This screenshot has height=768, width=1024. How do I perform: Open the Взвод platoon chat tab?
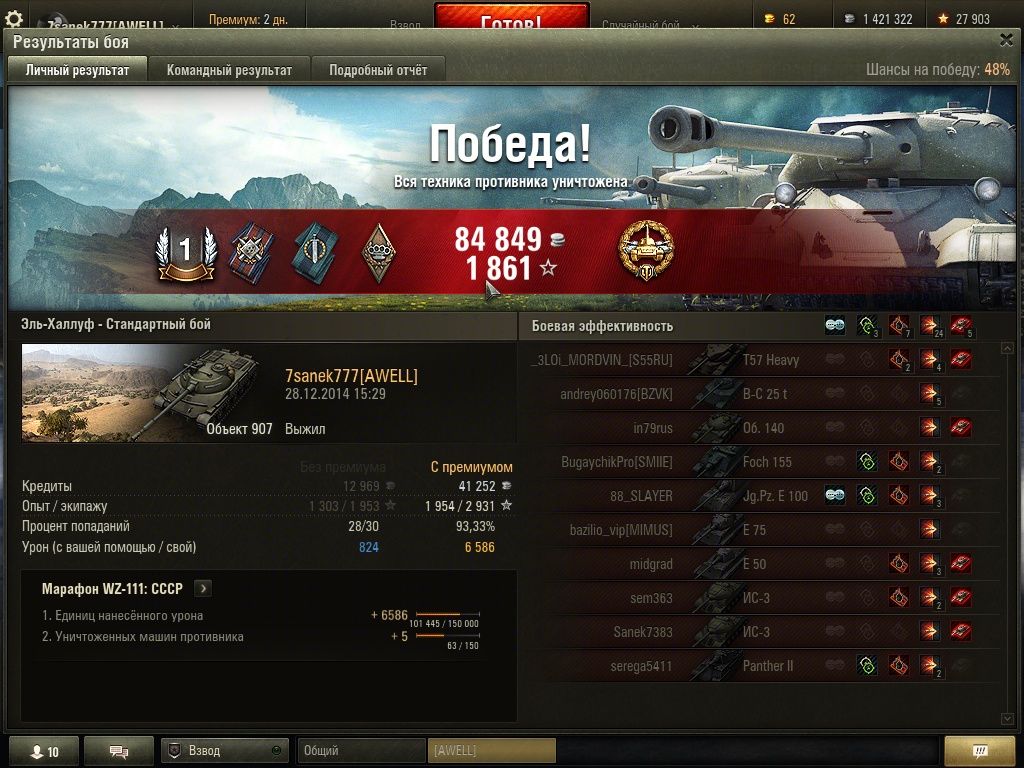(224, 751)
